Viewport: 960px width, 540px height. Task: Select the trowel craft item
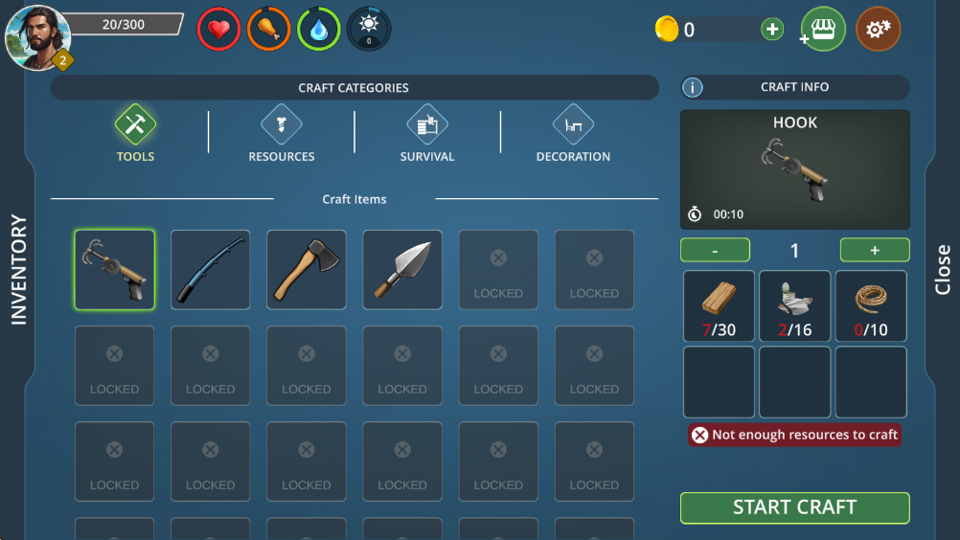[402, 269]
